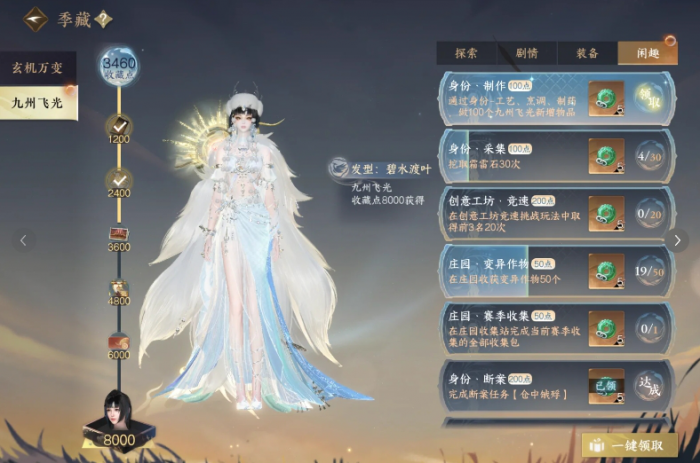Open the help icon beside 季藏
The height and width of the screenshot is (463, 700).
pos(103,19)
